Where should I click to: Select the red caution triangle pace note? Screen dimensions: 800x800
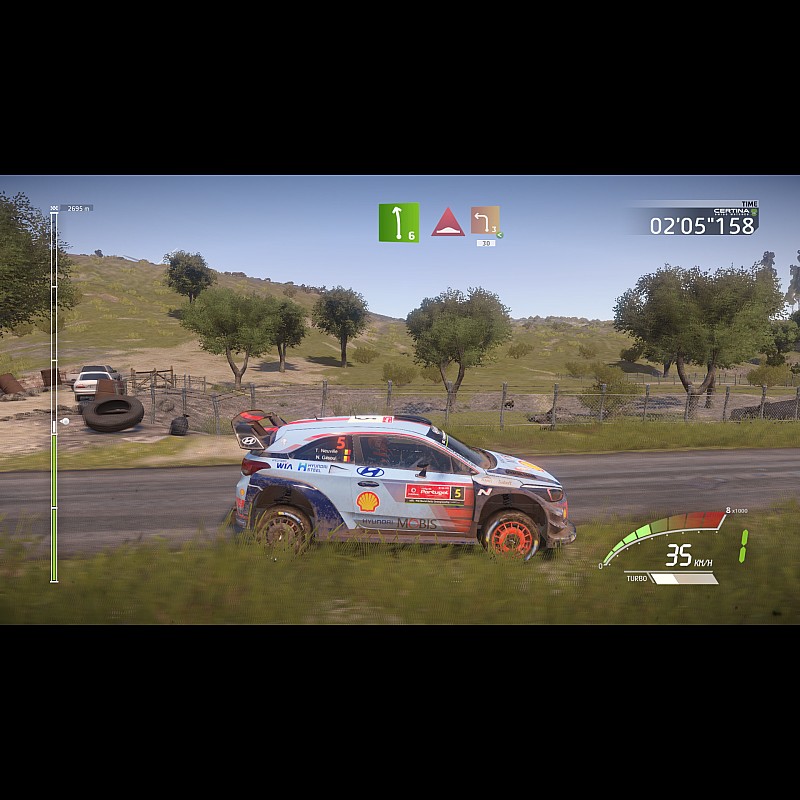[x=448, y=223]
